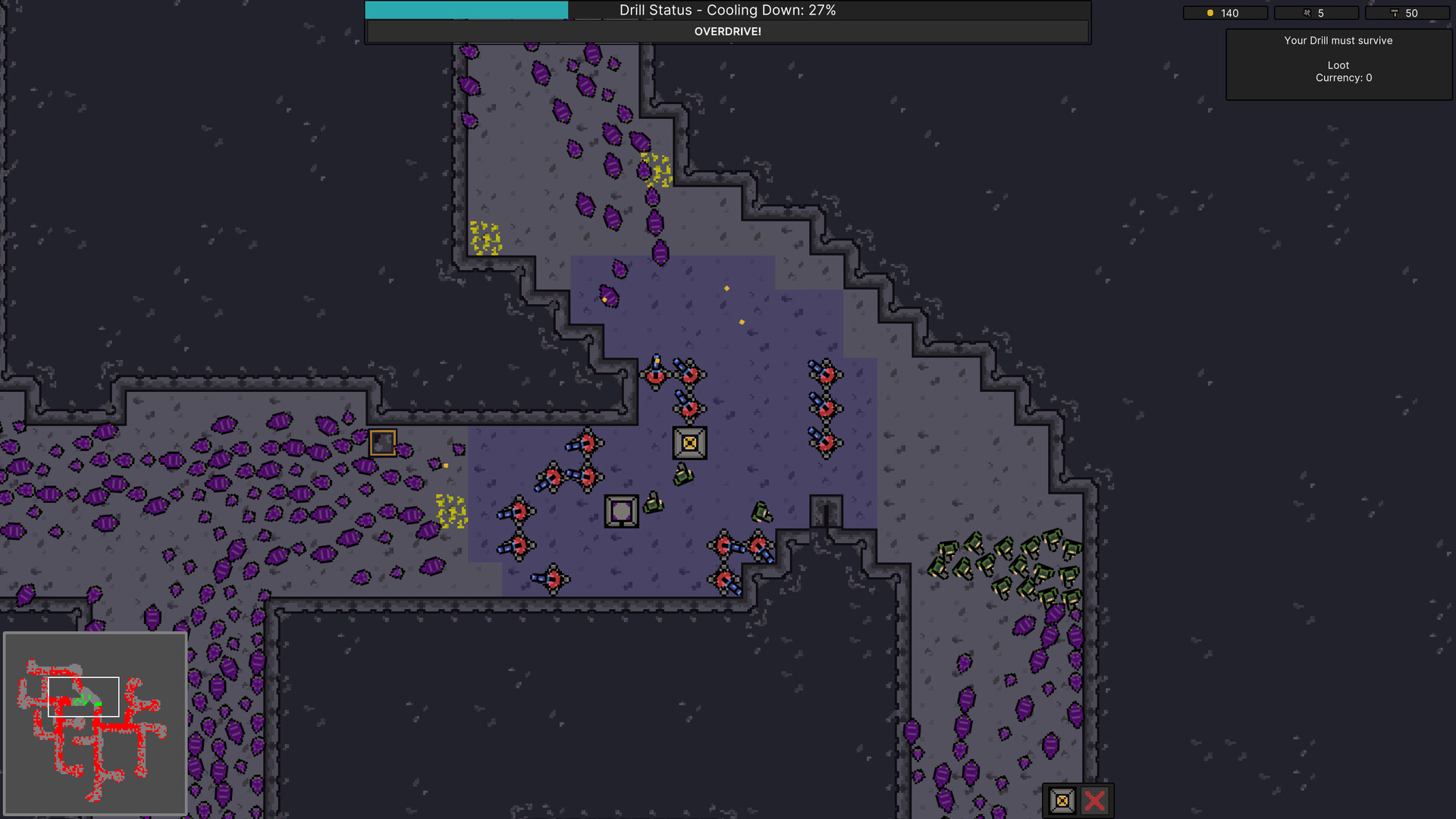The height and width of the screenshot is (819, 1456).
Task: Click the gold-cored crate icon near the drill
Action: (x=690, y=442)
